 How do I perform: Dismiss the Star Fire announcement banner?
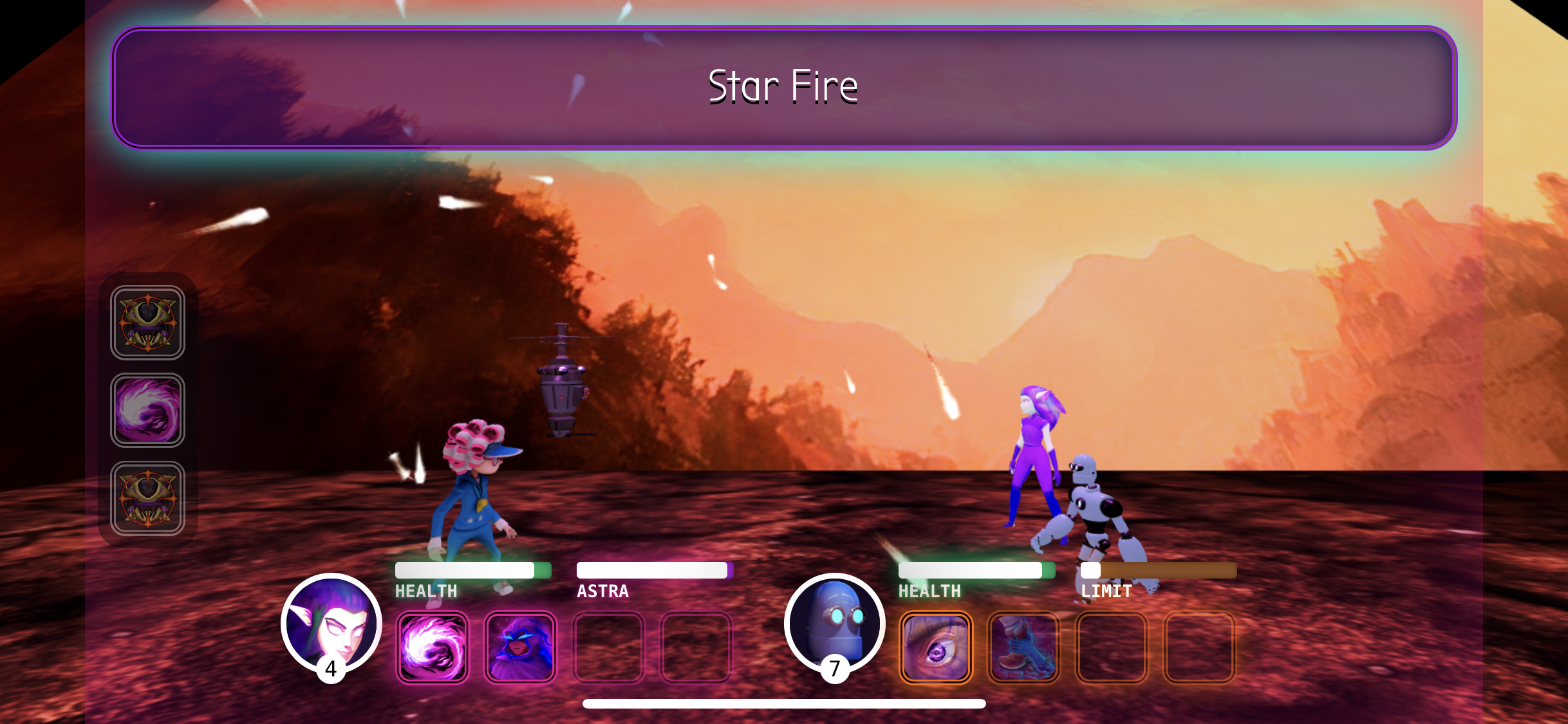(x=783, y=88)
